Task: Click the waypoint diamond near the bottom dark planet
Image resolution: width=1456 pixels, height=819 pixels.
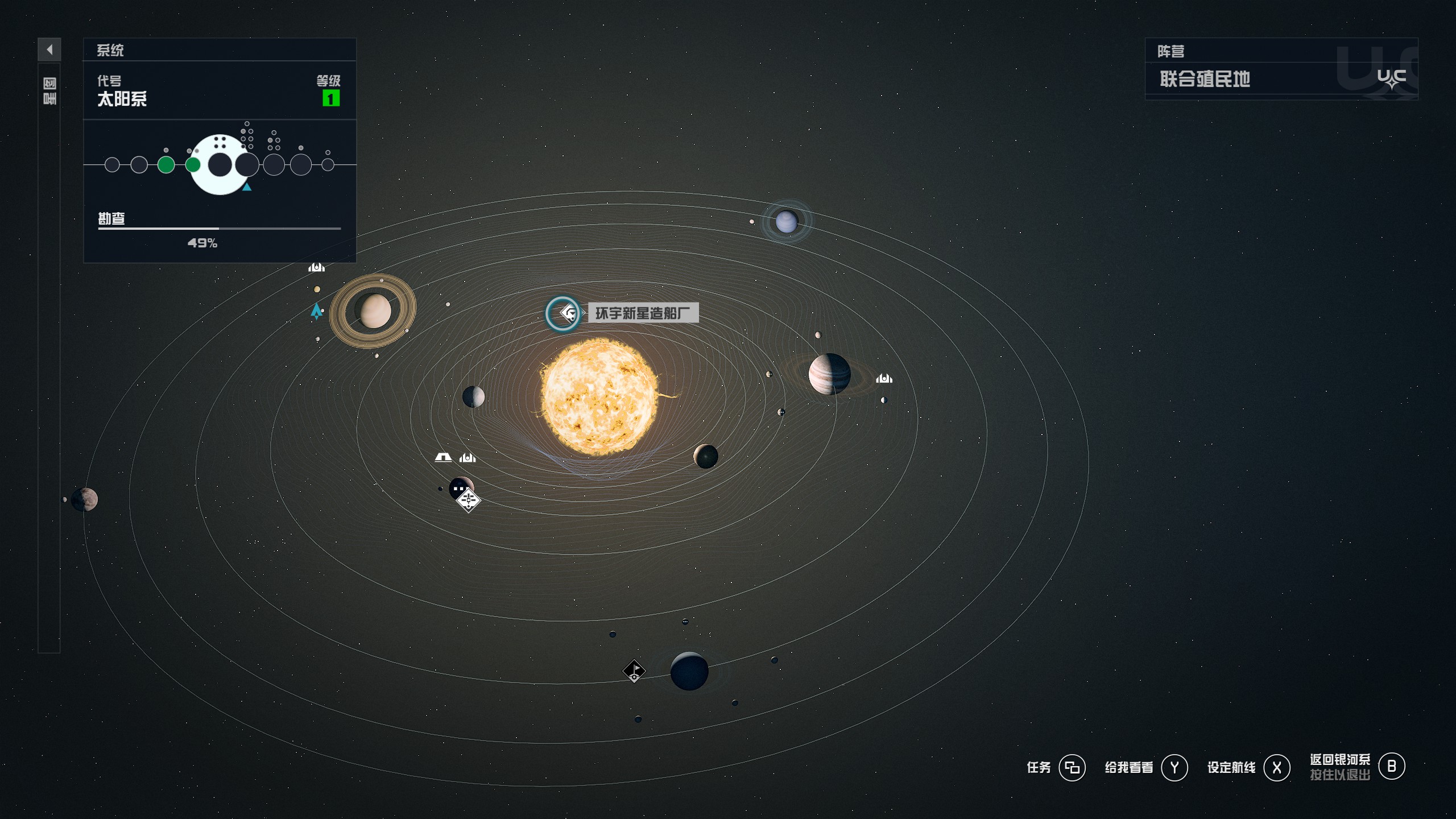Action: tap(635, 672)
